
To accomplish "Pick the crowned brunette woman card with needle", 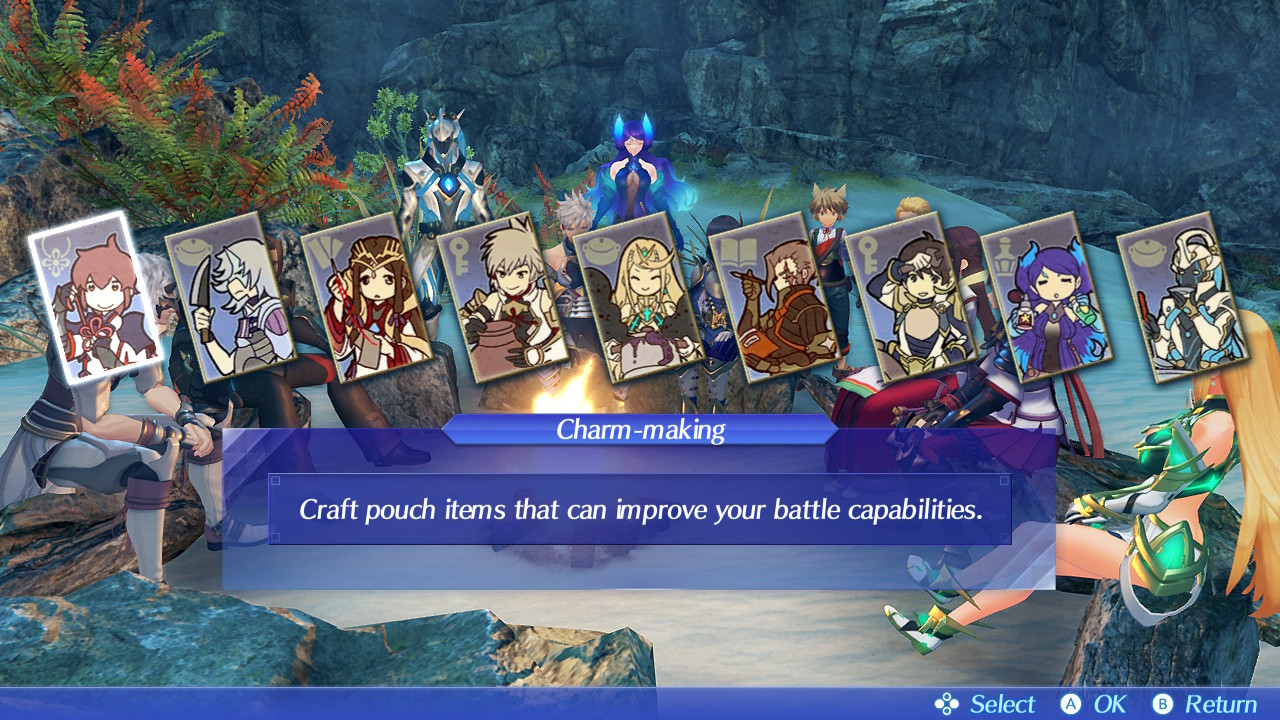I will click(368, 298).
